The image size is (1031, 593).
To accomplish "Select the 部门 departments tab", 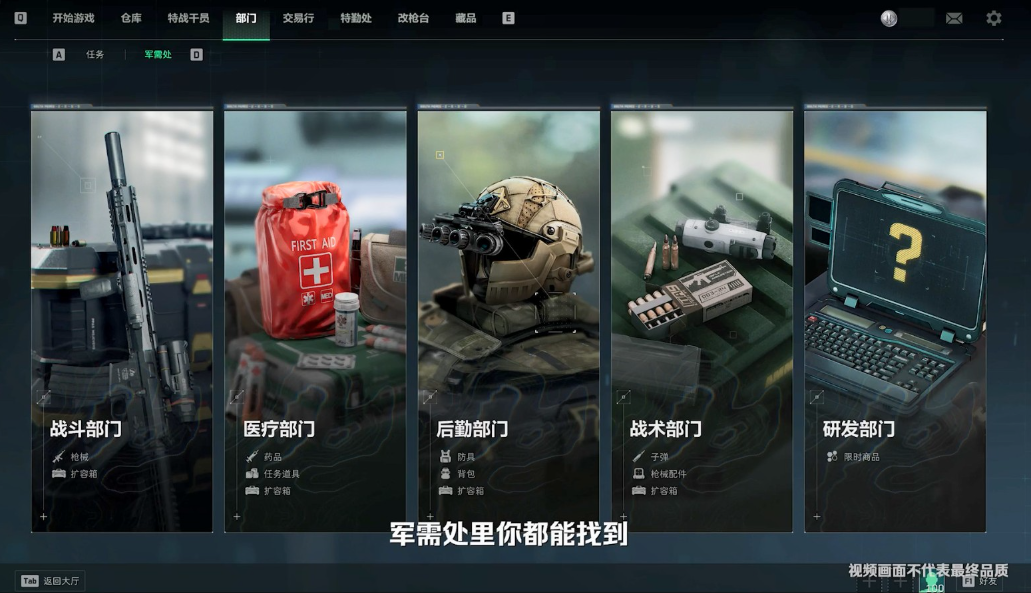I will point(246,18).
